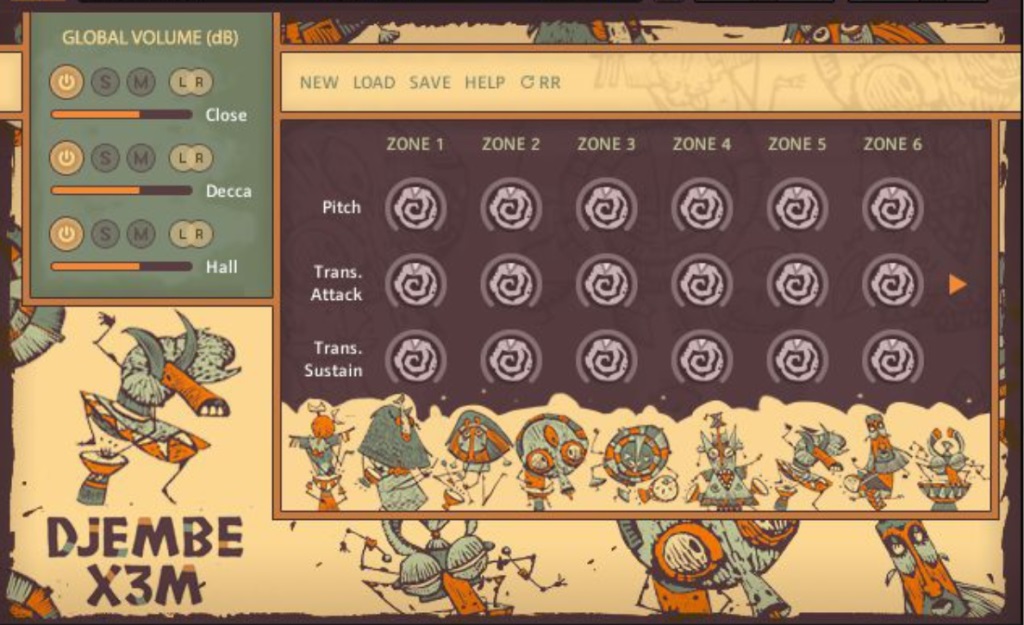1024x625 pixels.
Task: Choose SAVE to store the preset
Action: tap(430, 83)
